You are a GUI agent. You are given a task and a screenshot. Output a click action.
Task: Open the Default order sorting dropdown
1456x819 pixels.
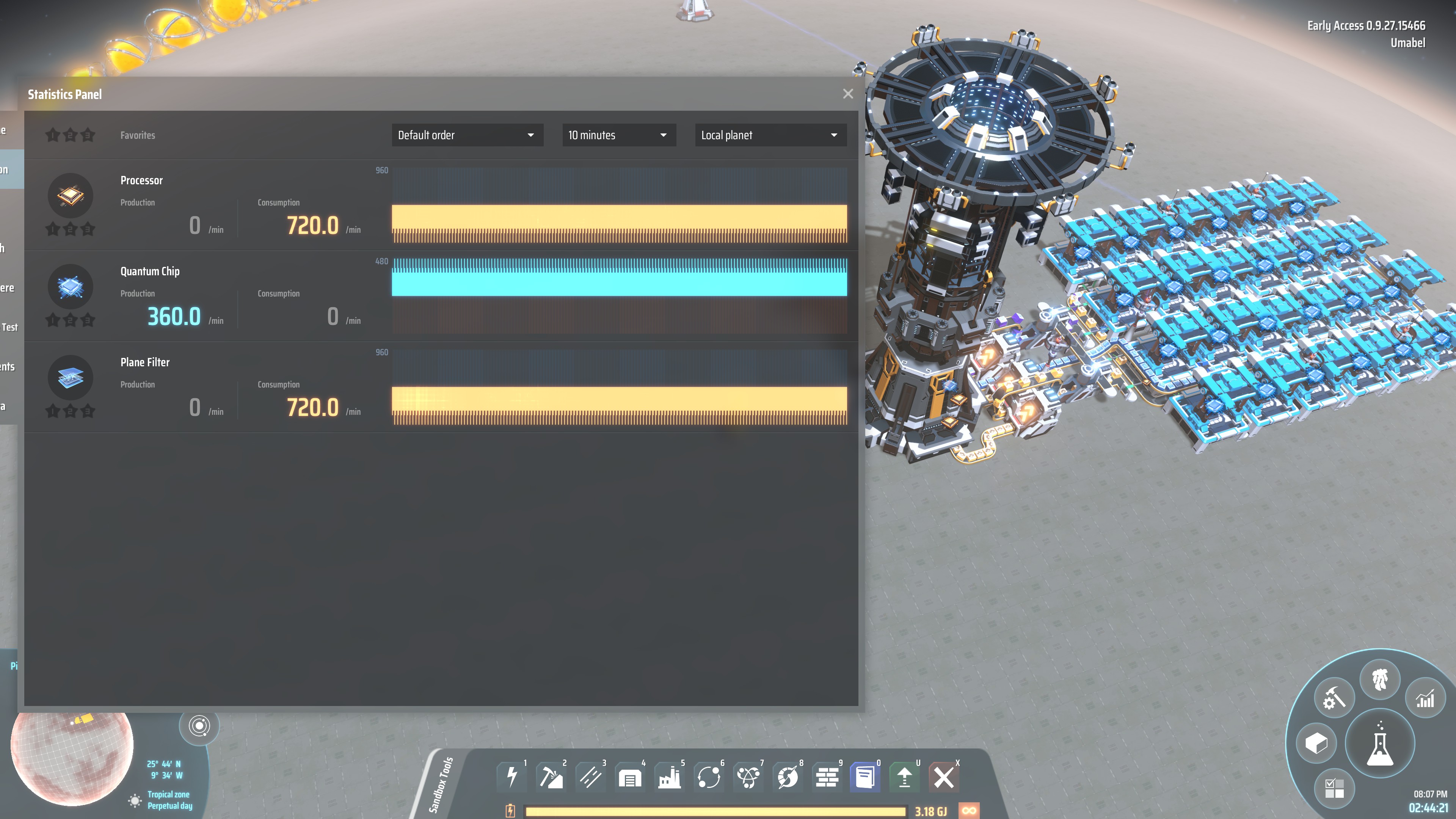coord(467,135)
